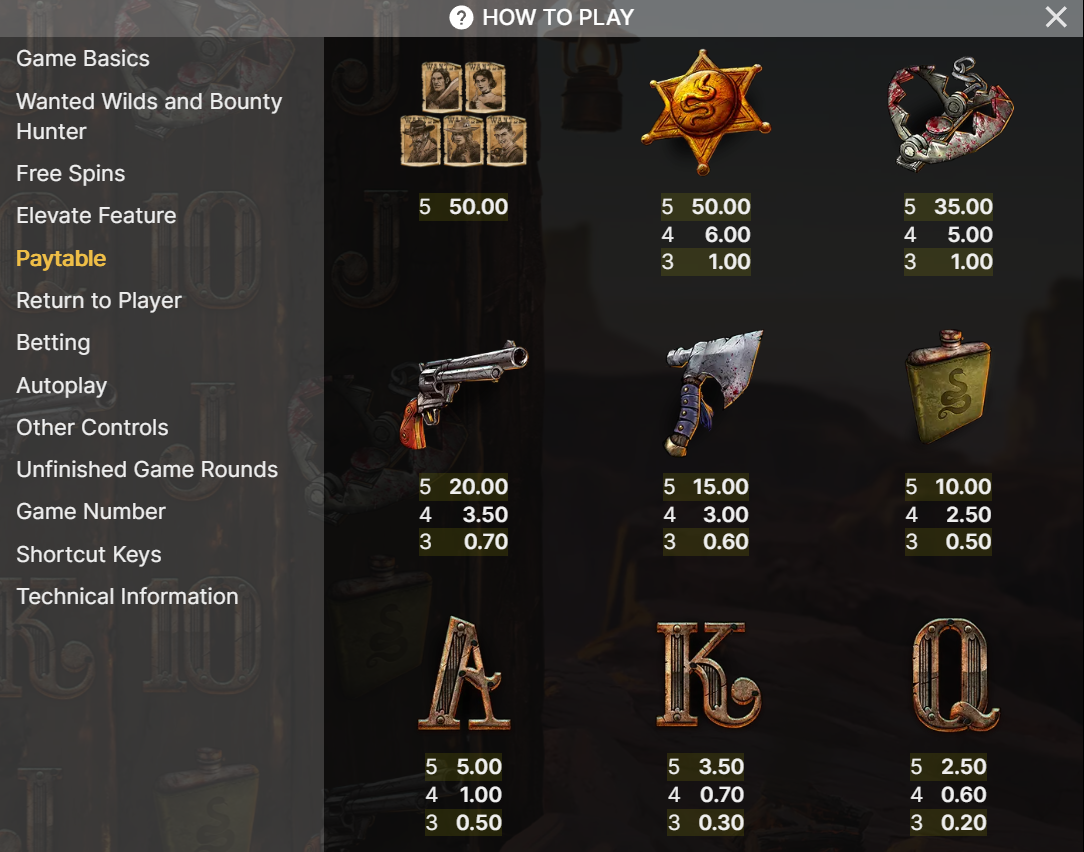Close the How To Play window

(1056, 17)
